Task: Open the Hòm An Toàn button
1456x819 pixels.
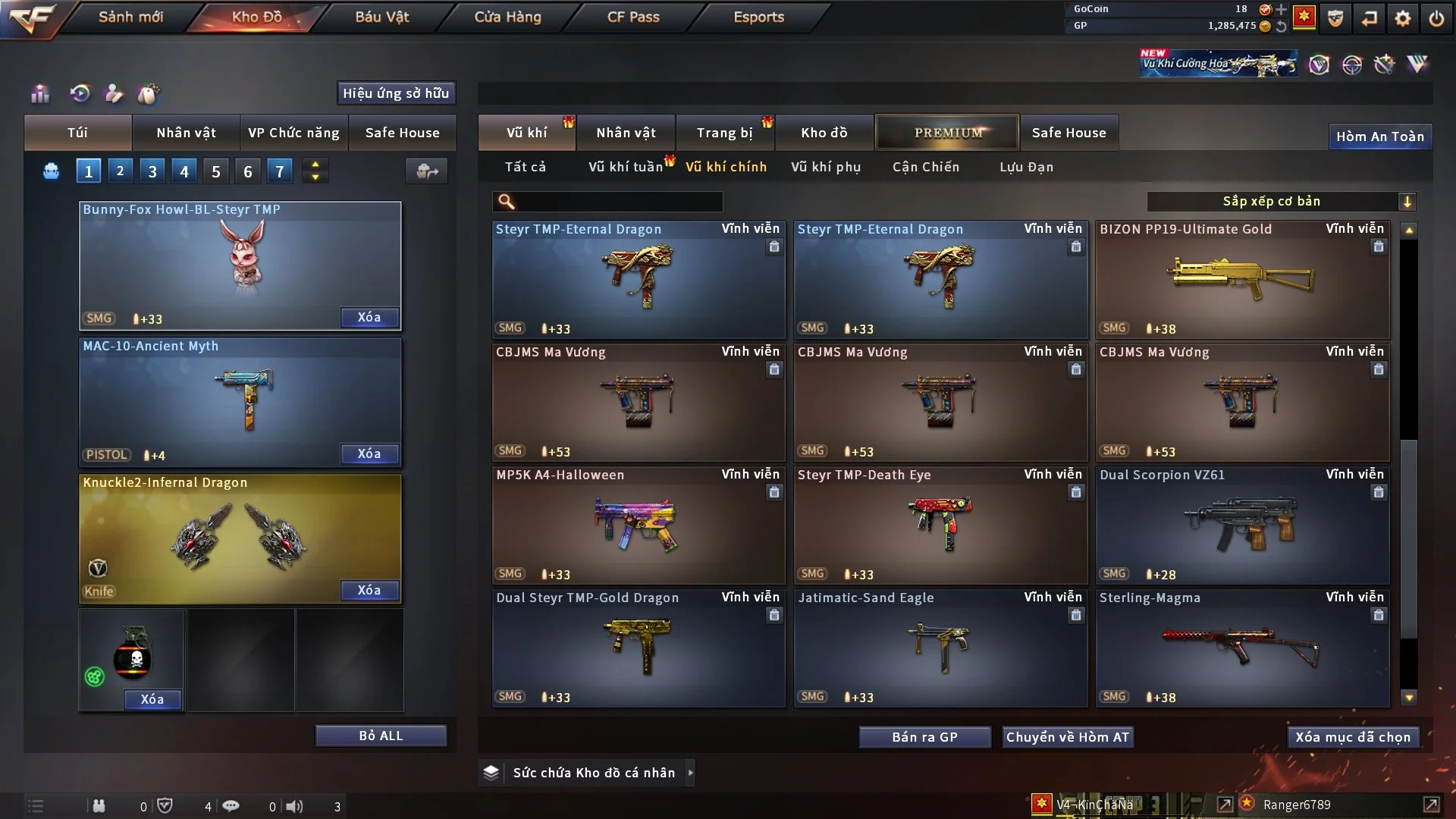Action: point(1379,136)
